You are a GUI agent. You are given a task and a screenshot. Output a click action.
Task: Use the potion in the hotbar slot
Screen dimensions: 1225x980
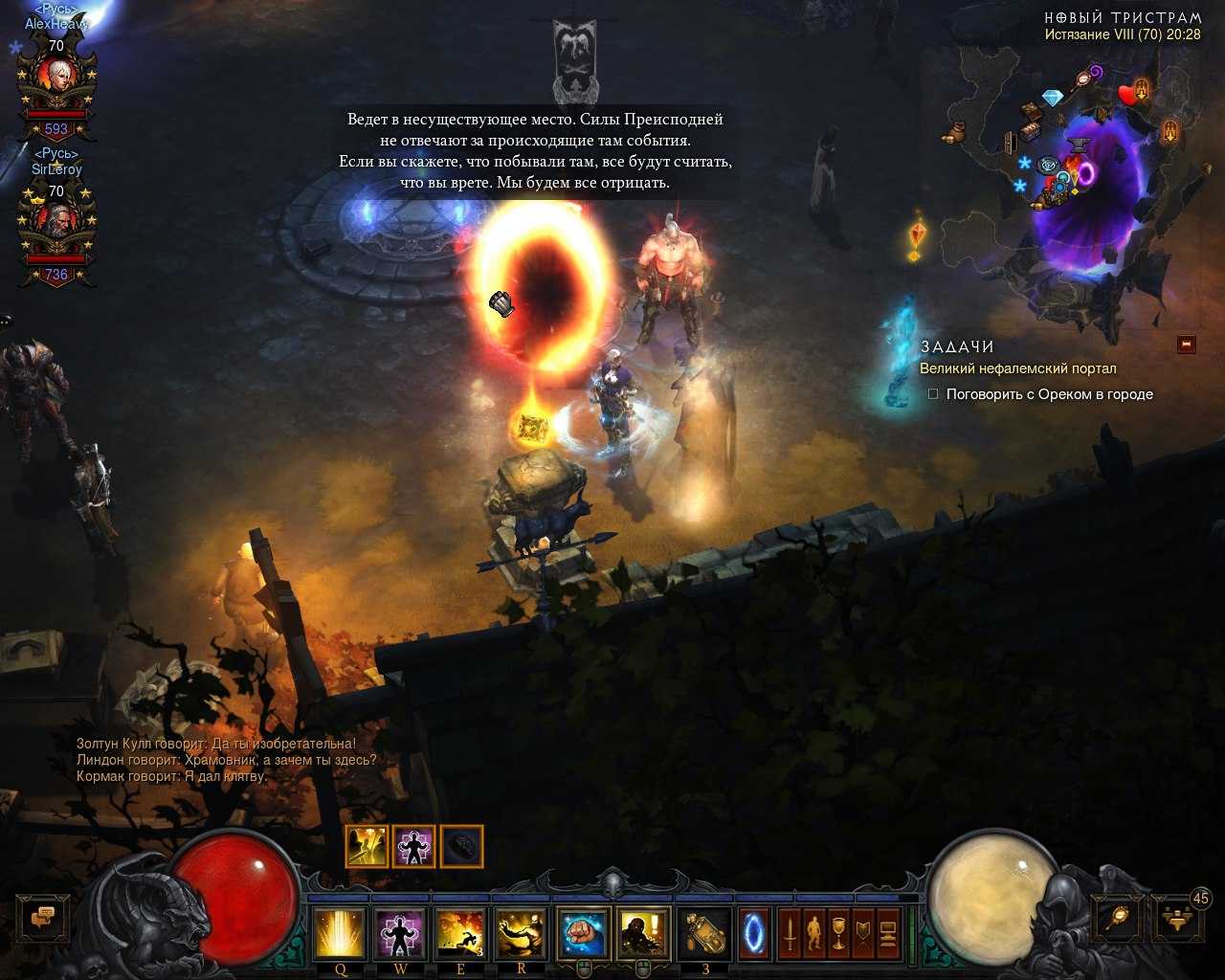tap(704, 933)
